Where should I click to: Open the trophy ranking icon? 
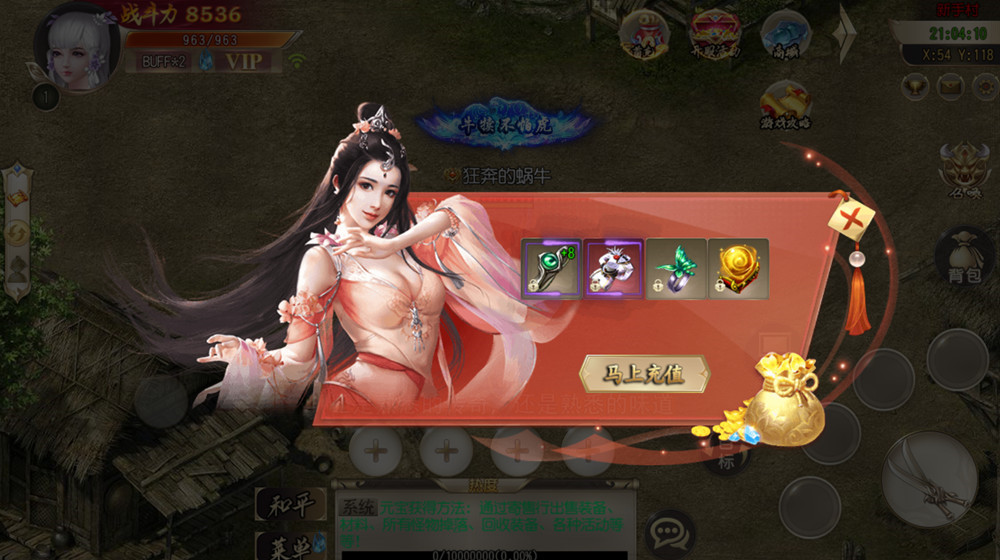click(913, 86)
